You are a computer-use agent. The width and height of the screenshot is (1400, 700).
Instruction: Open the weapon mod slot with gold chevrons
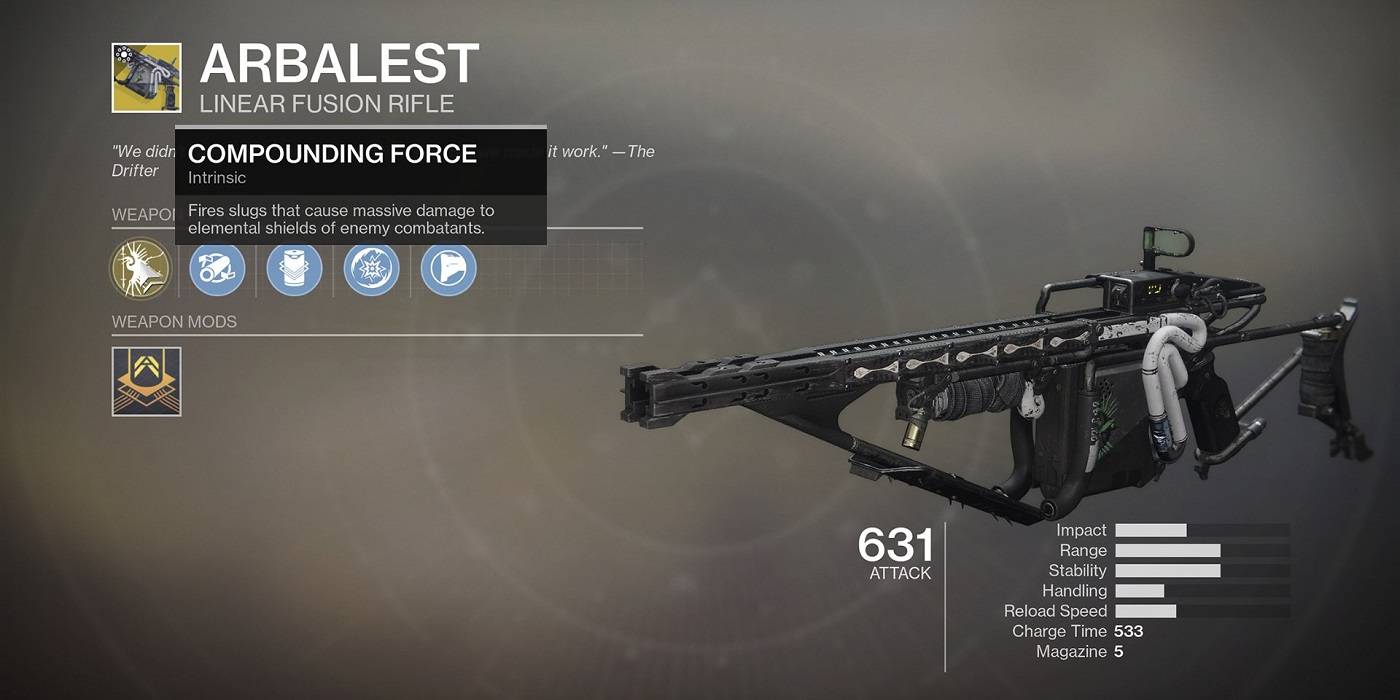[x=147, y=381]
